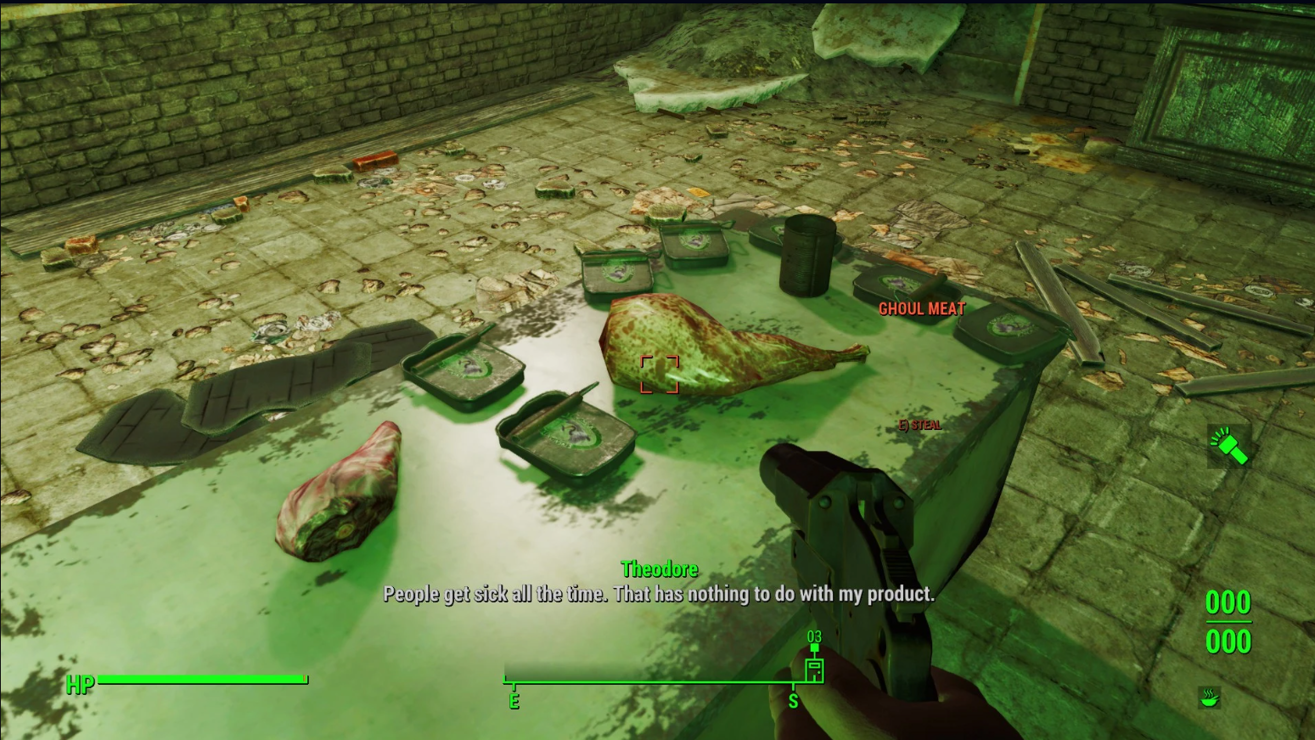Select the door marker on the compass
Image resolution: width=1315 pixels, height=740 pixels.
814,668
